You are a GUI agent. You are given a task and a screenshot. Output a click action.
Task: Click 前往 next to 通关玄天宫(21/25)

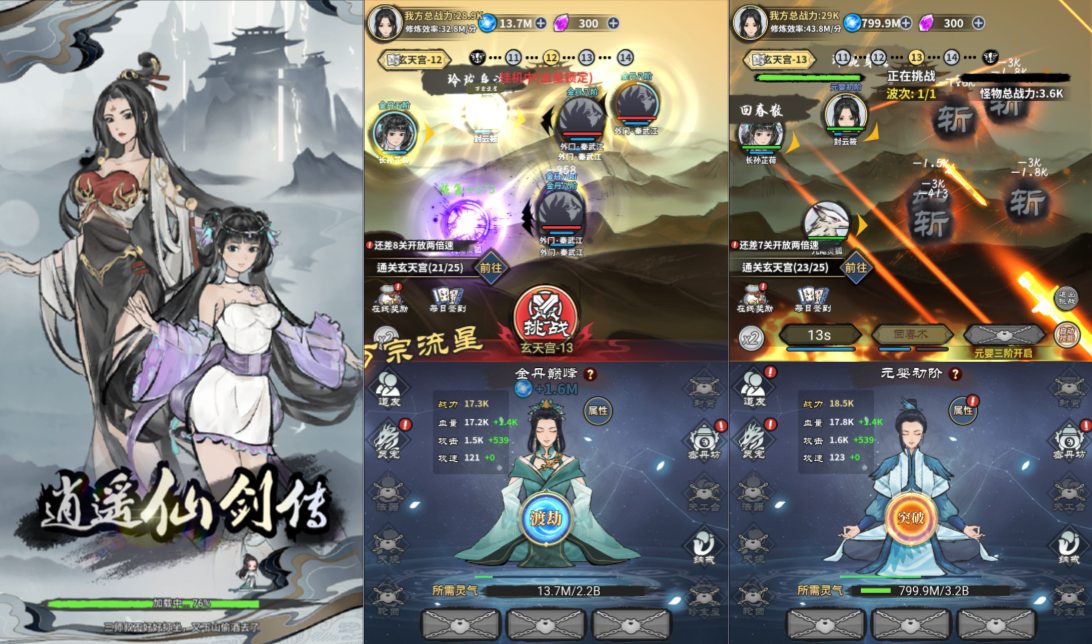point(490,267)
